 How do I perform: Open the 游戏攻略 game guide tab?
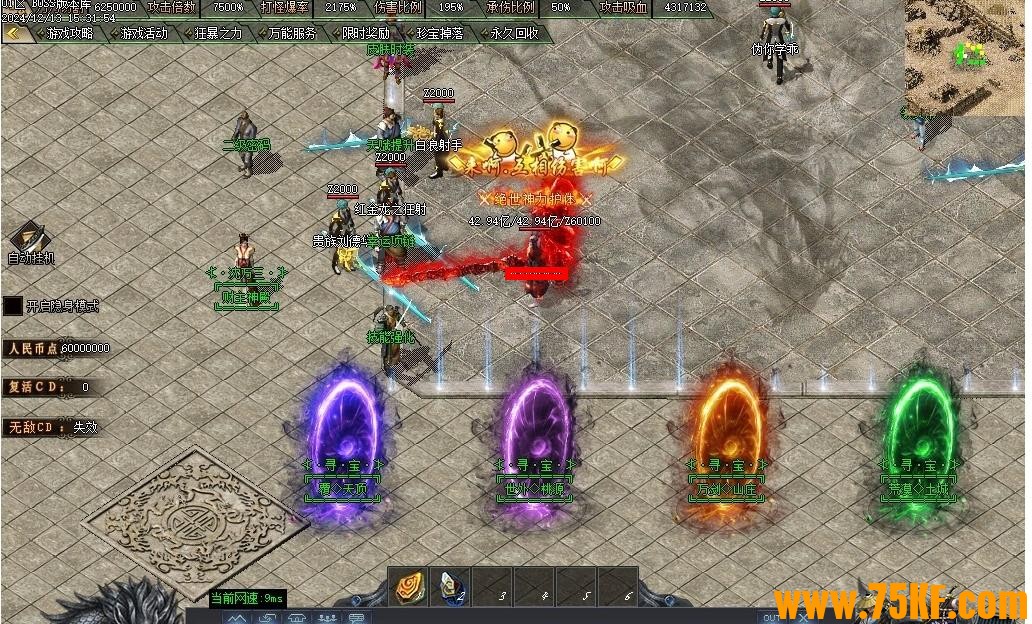(x=70, y=33)
